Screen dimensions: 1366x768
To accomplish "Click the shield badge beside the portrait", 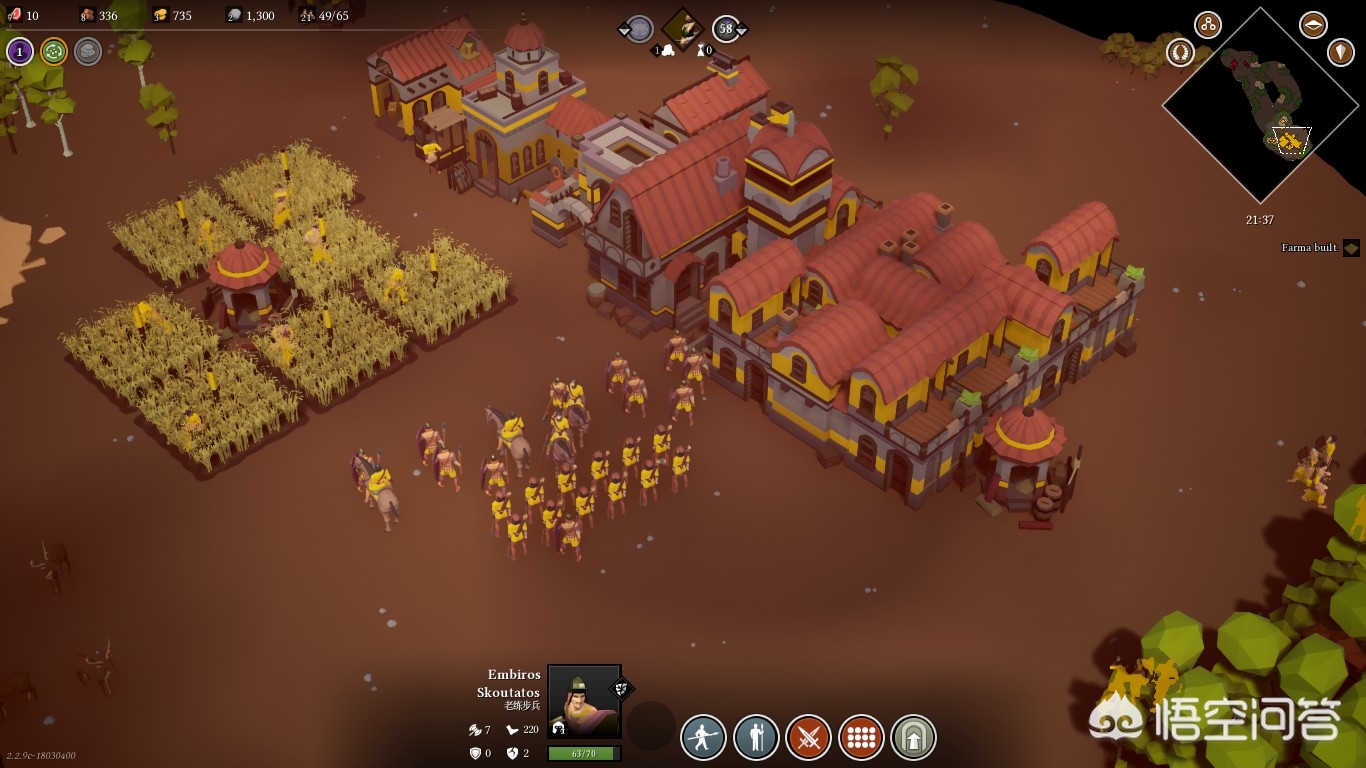I will 621,688.
